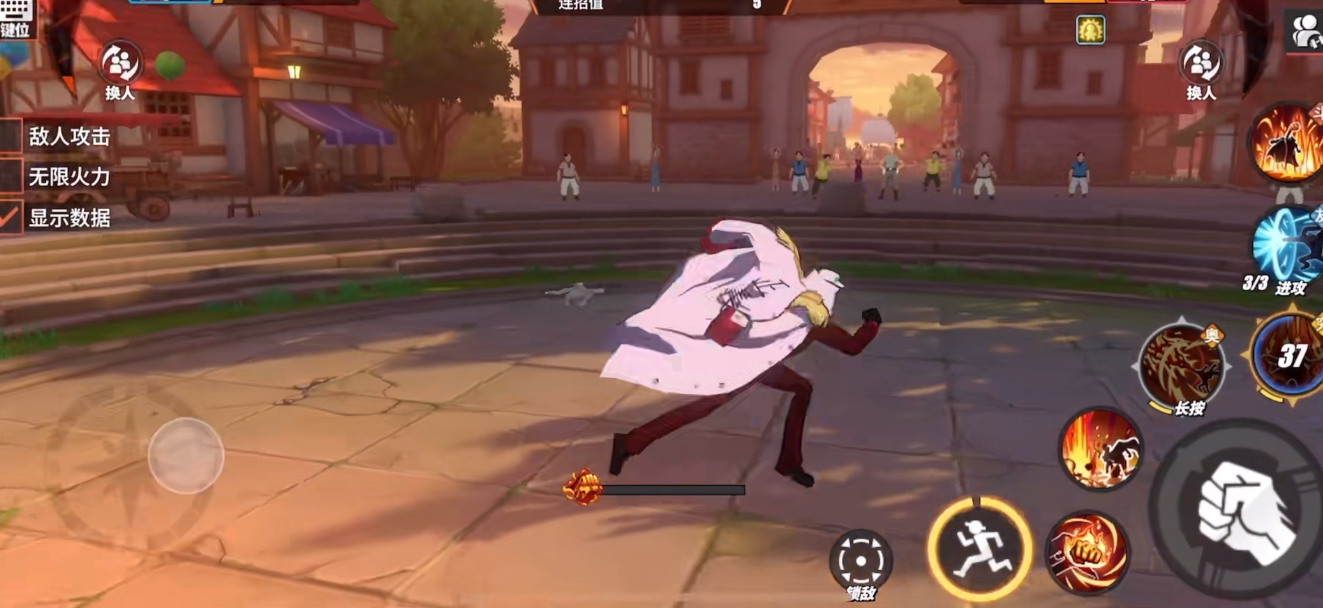Open the two-people icon in the corner

(1303, 32)
